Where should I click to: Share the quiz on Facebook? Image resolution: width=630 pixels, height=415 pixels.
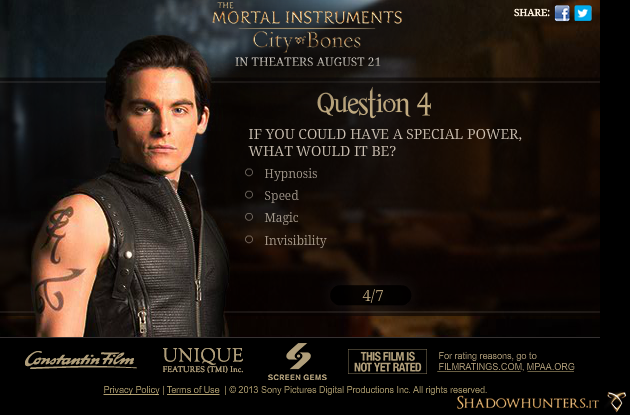pyautogui.click(x=562, y=13)
